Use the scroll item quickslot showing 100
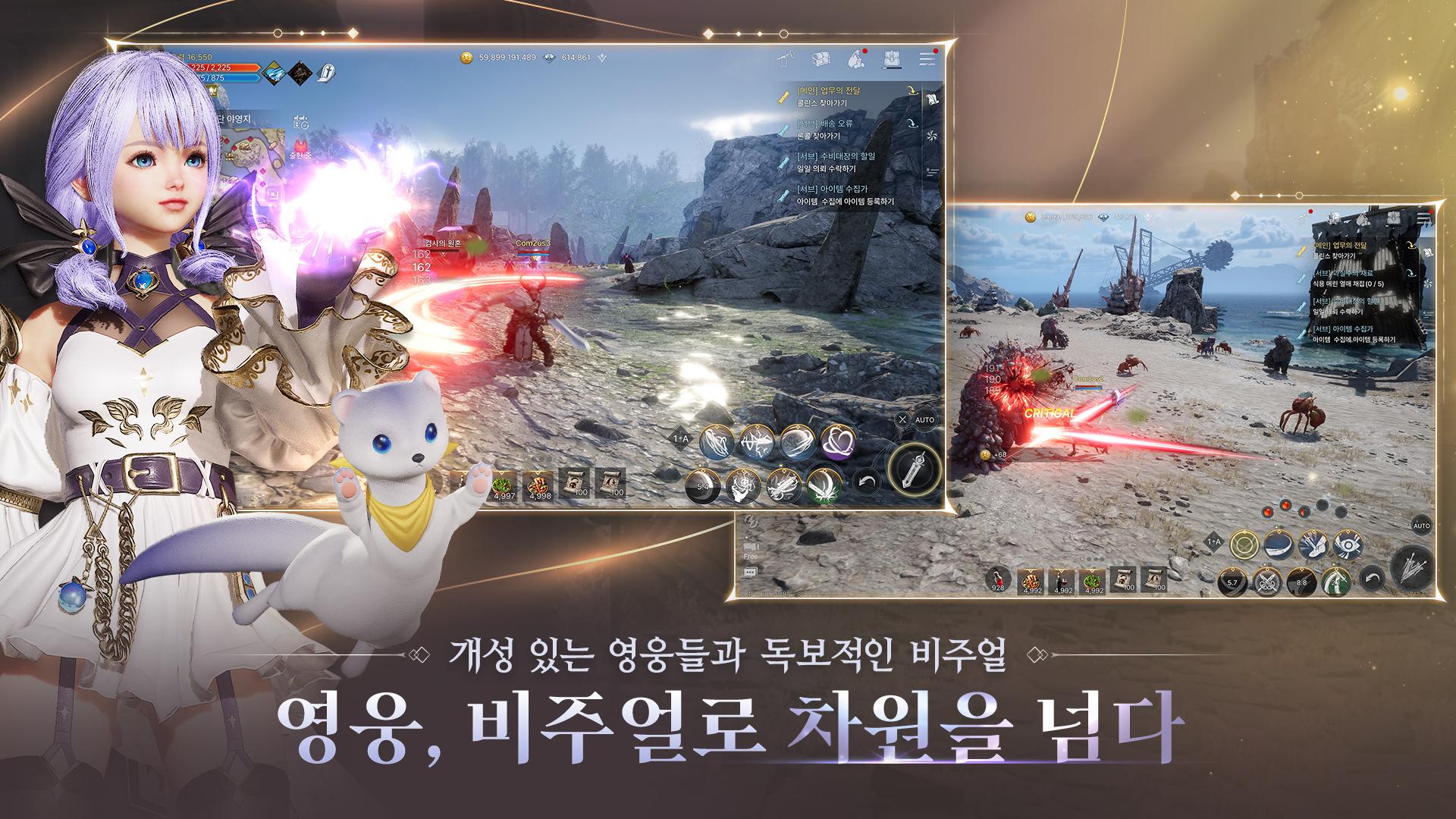The image size is (1456, 819). click(575, 482)
